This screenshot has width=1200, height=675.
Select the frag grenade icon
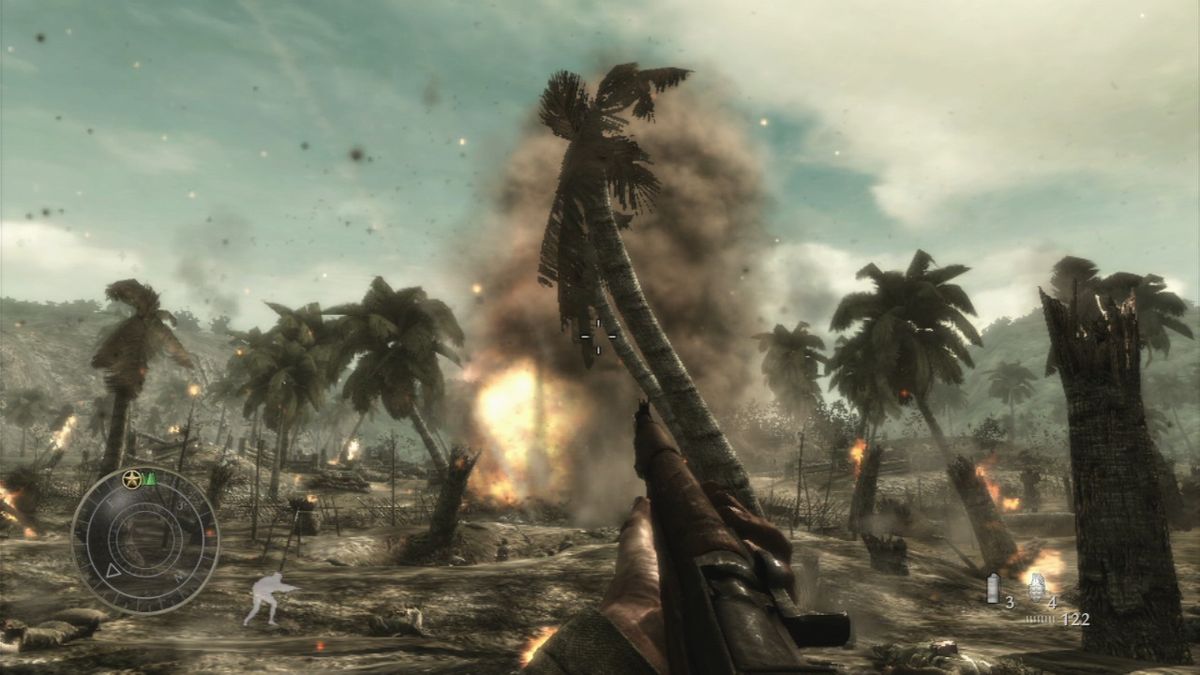1036,586
